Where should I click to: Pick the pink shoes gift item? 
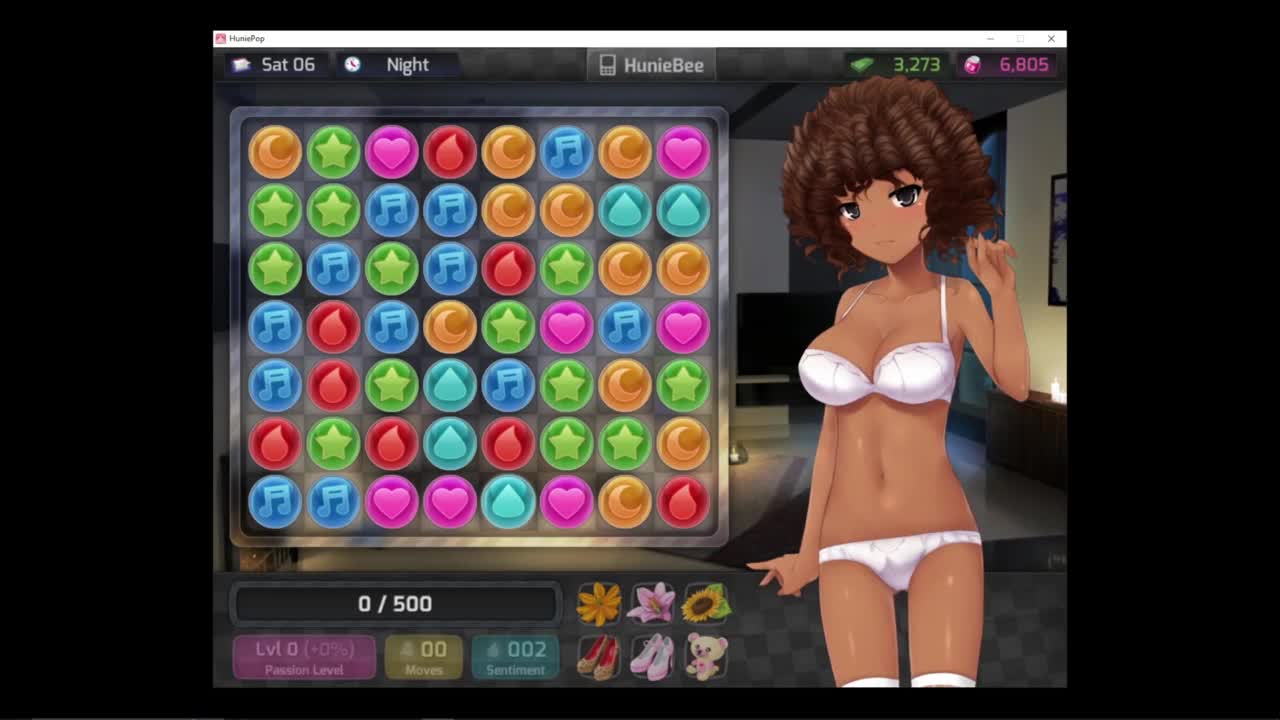coord(652,657)
